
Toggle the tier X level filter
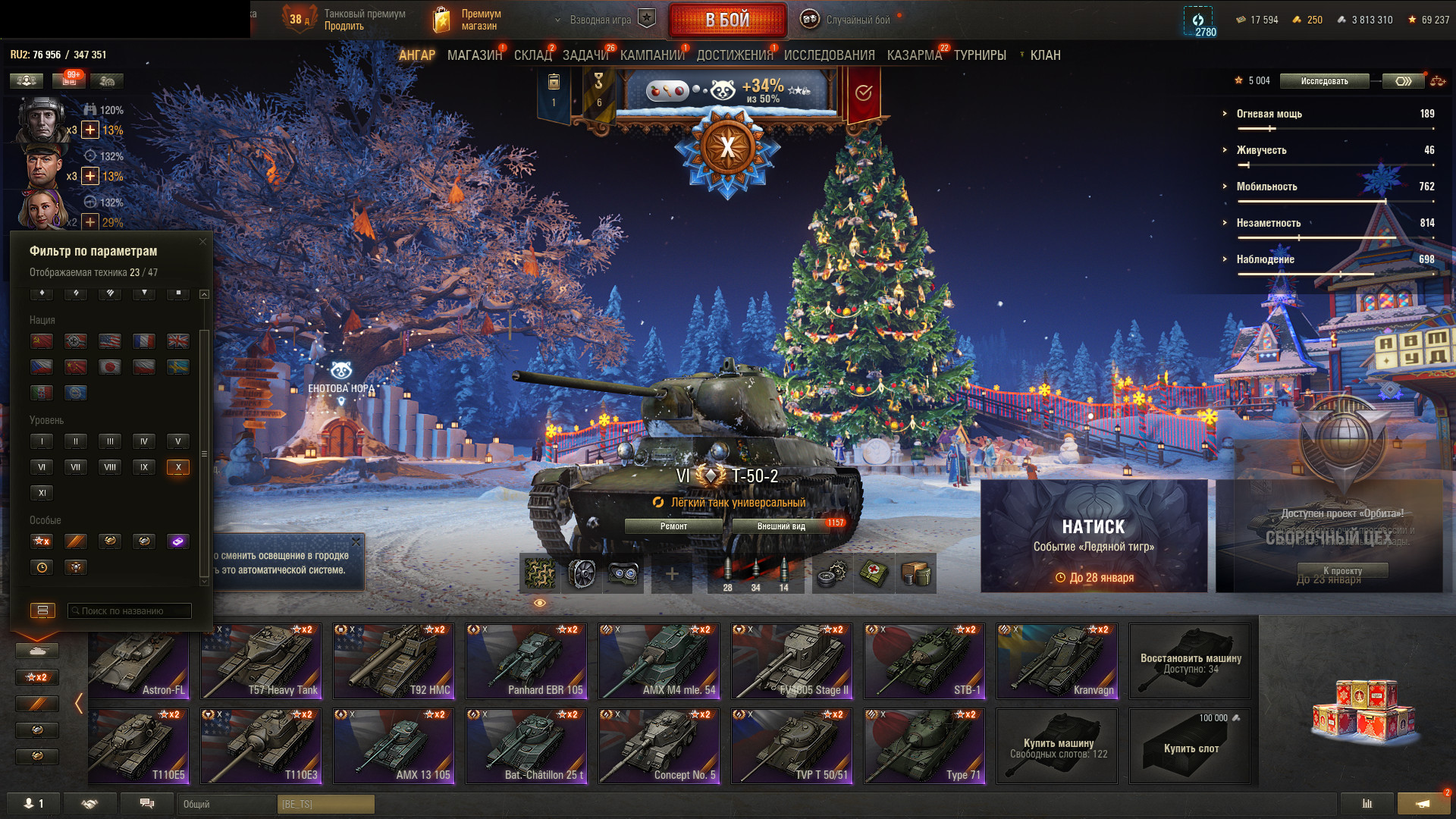(178, 467)
